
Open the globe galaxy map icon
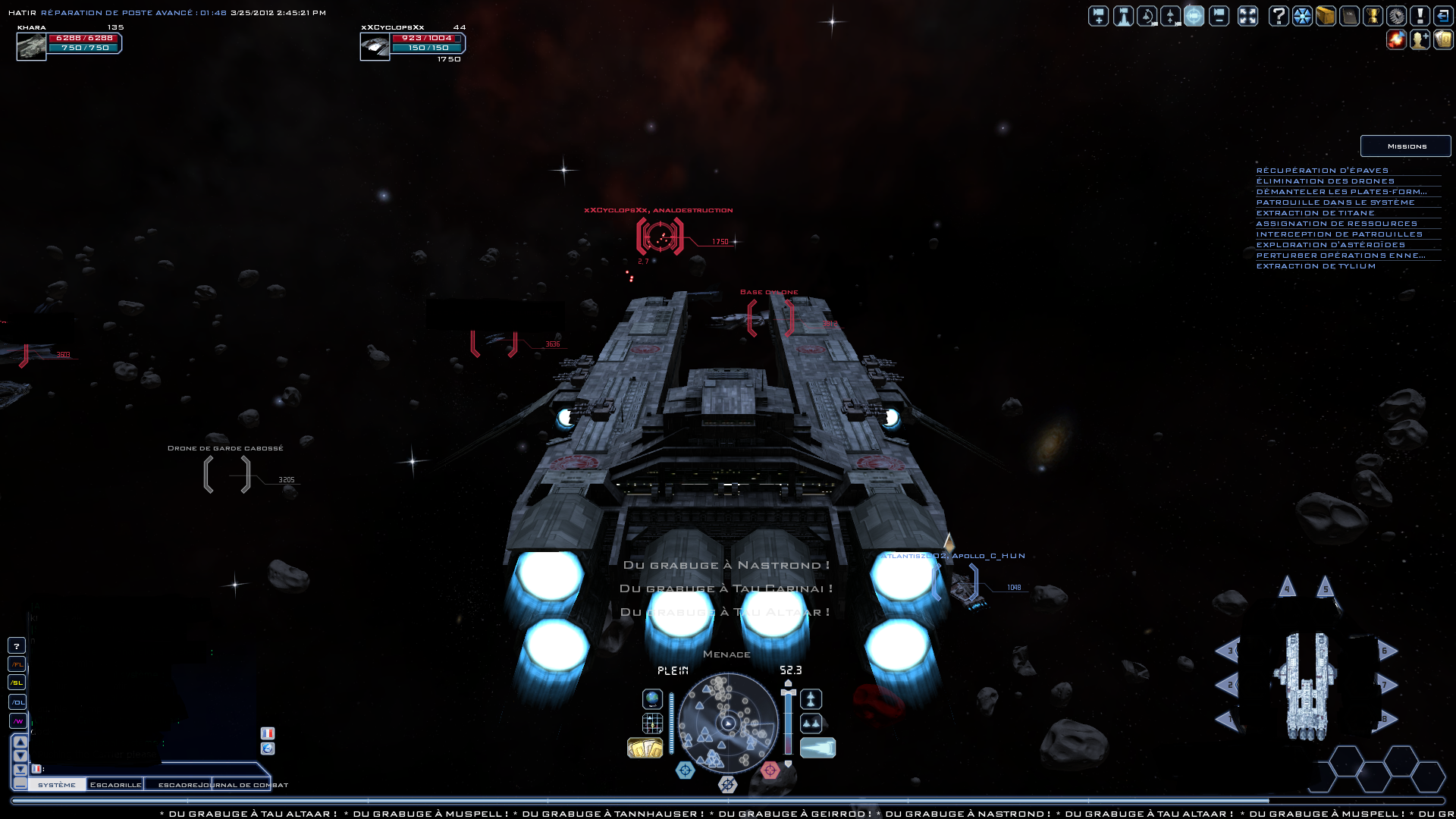point(652,698)
